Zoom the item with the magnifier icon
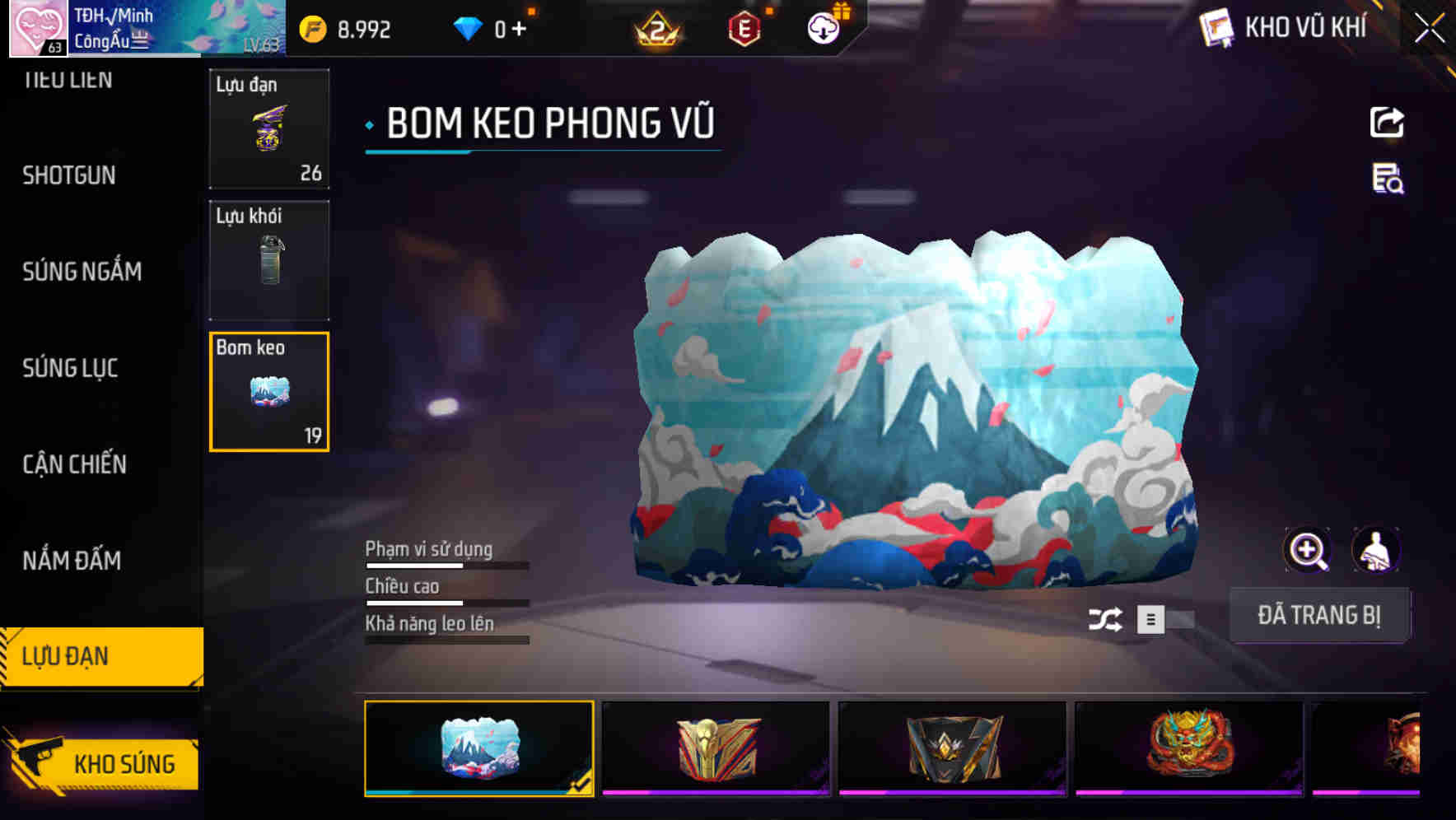 click(x=1306, y=550)
